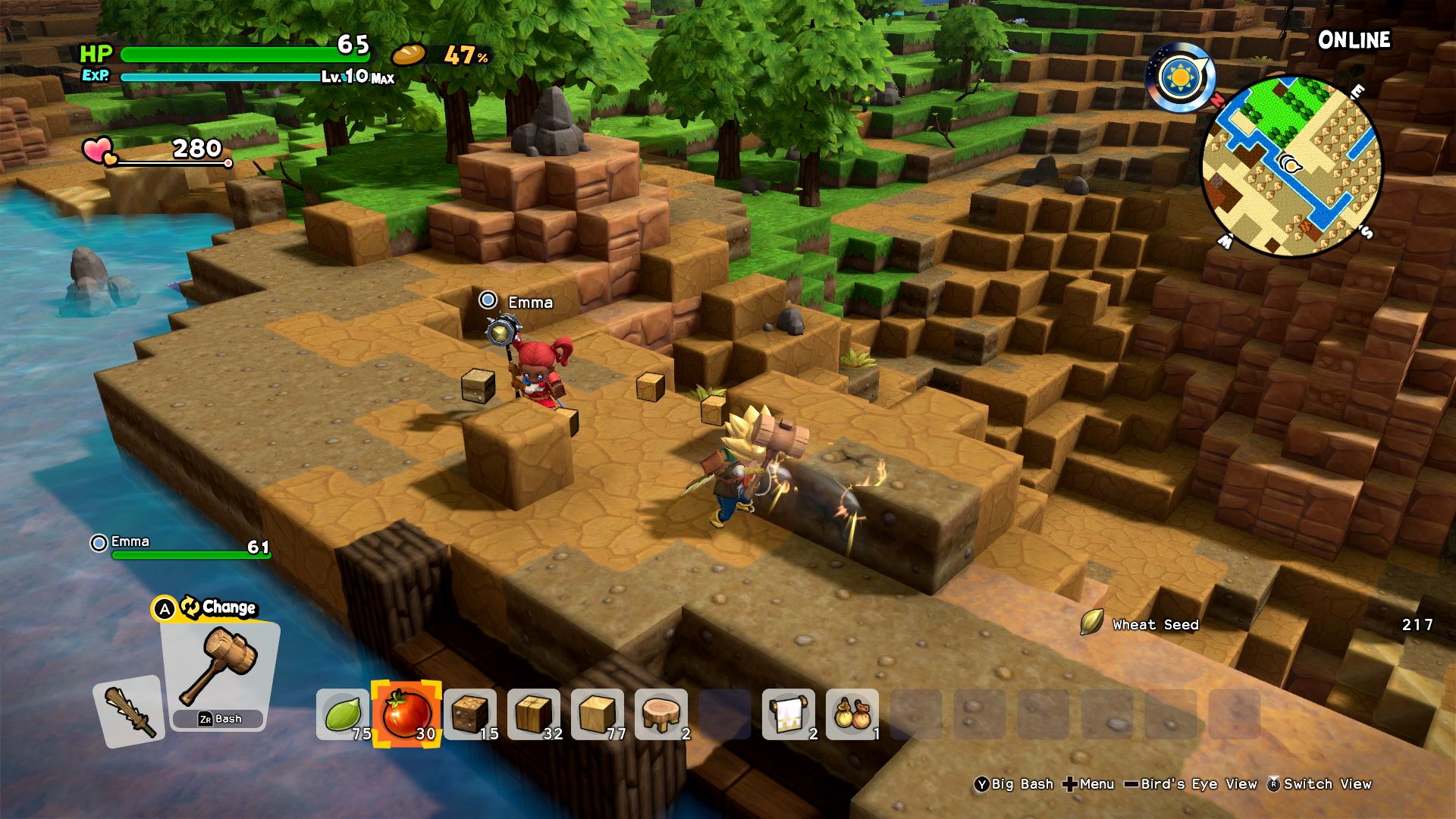Click the ONLINE status label
This screenshot has width=1456, height=819.
[x=1354, y=40]
